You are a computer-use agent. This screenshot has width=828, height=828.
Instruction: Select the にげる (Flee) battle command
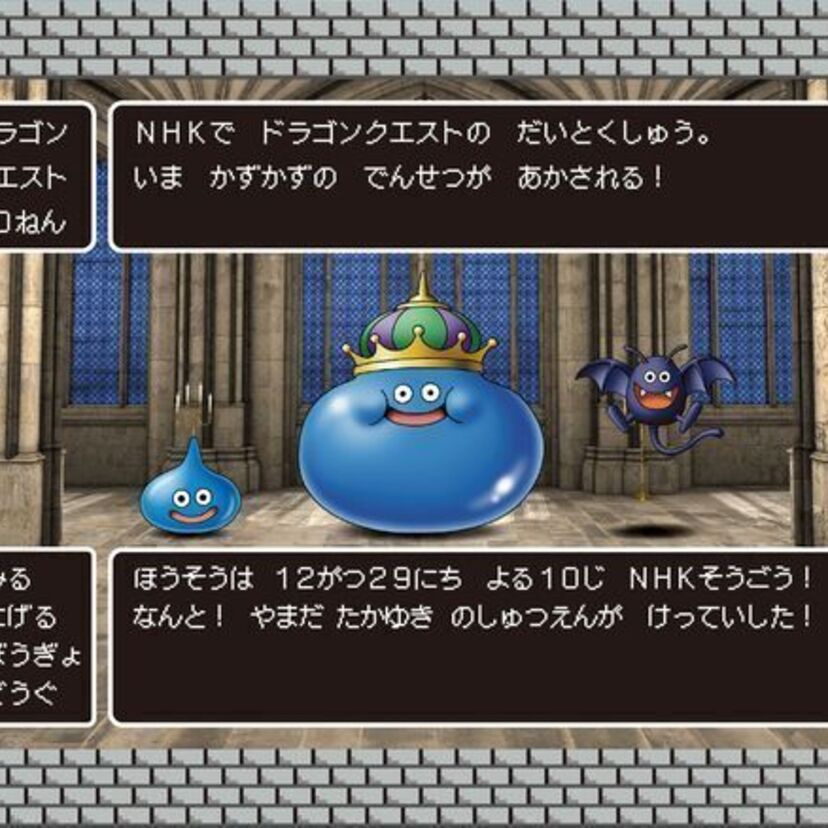point(30,617)
